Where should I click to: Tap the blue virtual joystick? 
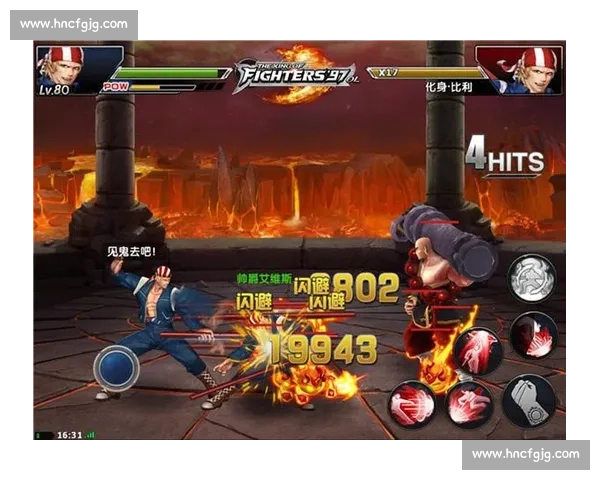pyautogui.click(x=116, y=367)
